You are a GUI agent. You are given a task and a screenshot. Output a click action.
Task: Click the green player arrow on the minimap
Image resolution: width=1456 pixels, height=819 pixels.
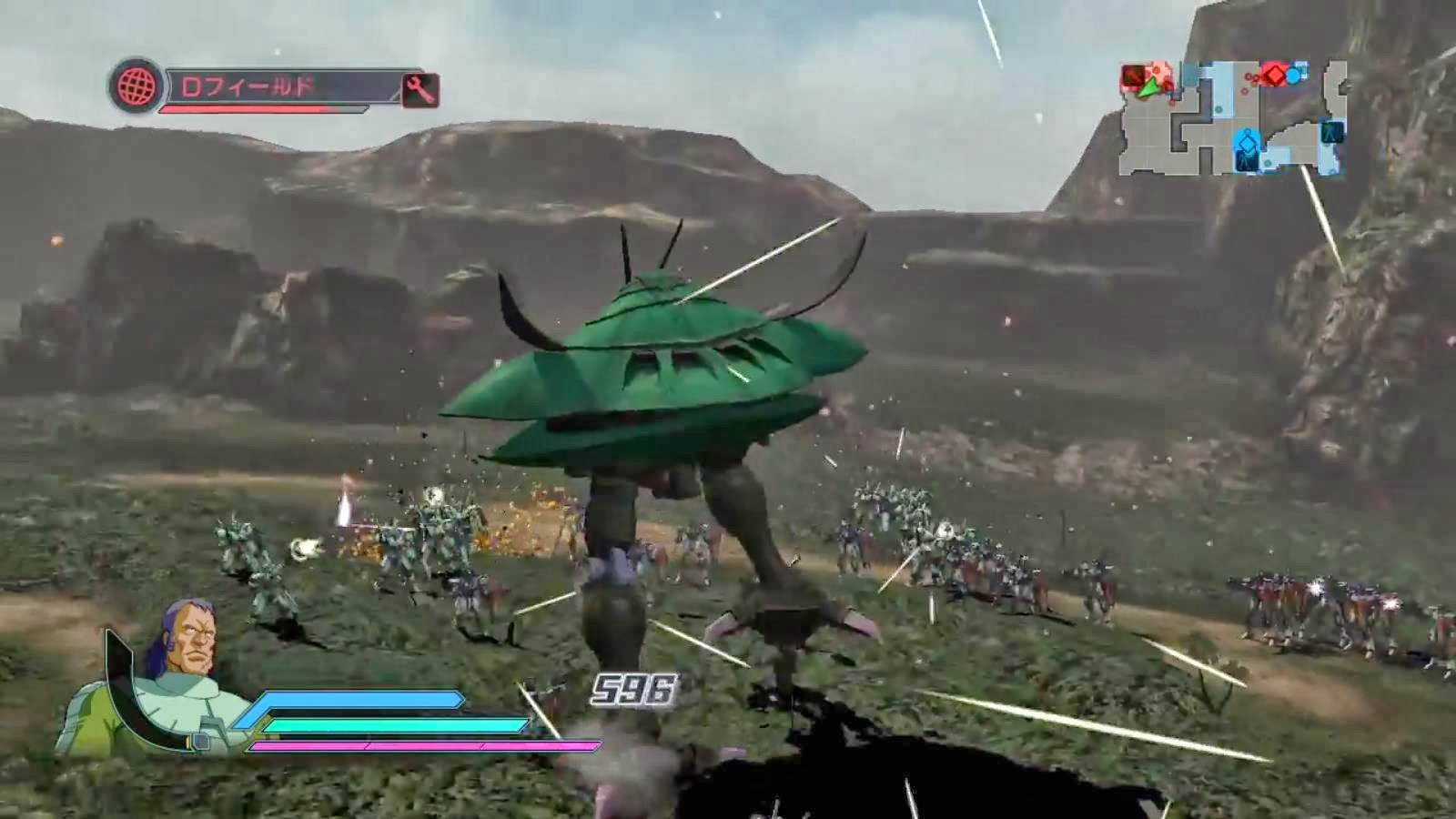click(x=1148, y=89)
